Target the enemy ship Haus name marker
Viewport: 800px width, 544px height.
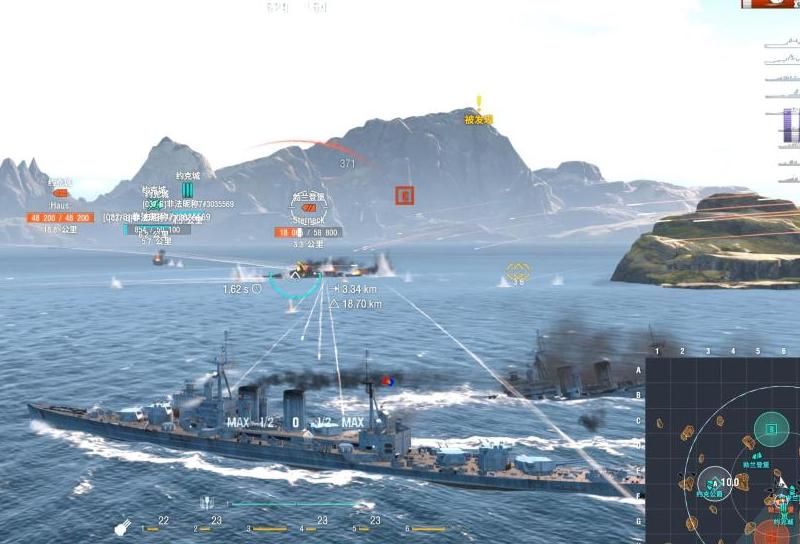(60, 204)
